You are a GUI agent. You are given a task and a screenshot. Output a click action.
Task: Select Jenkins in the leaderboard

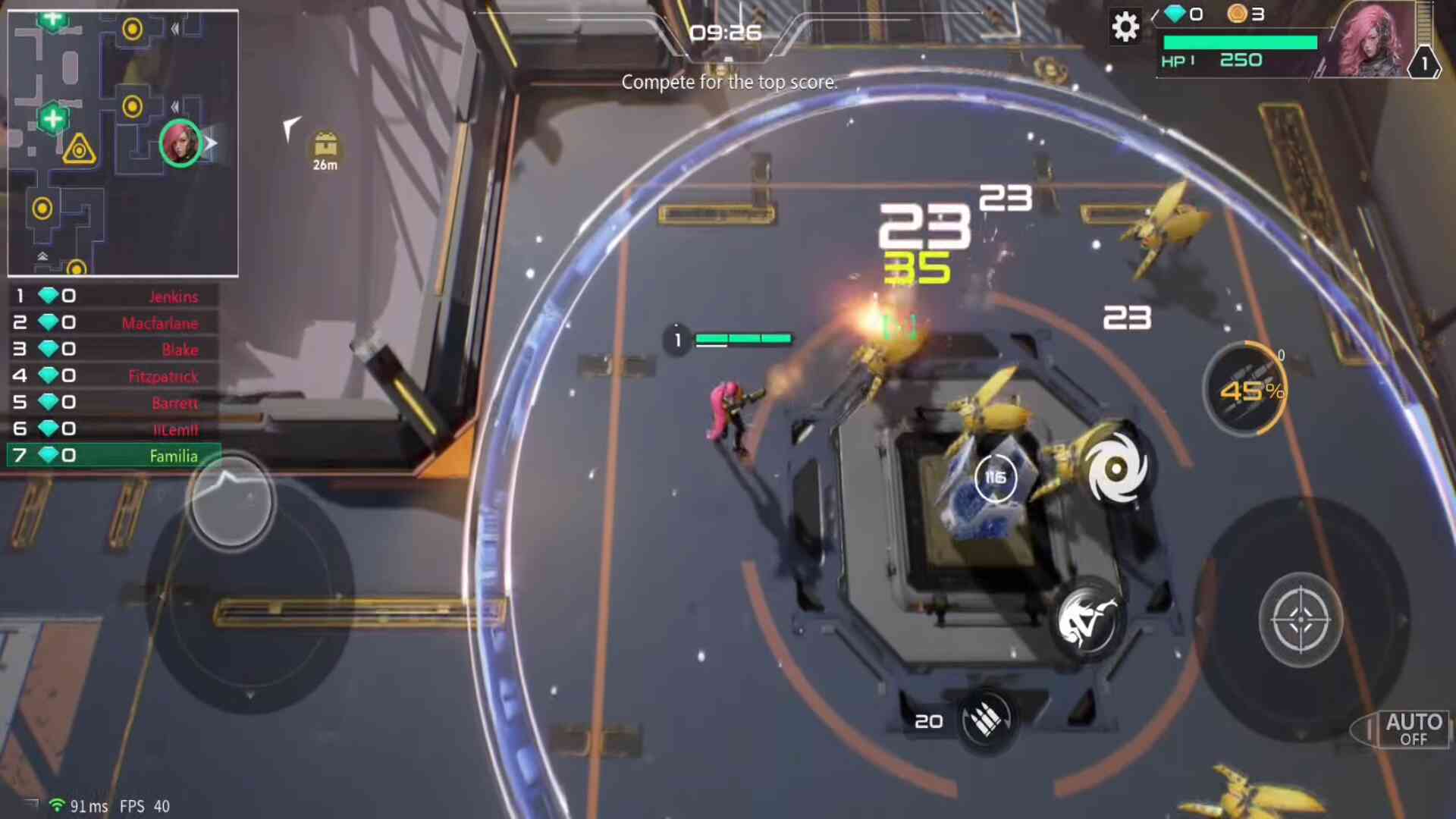pyautogui.click(x=114, y=296)
